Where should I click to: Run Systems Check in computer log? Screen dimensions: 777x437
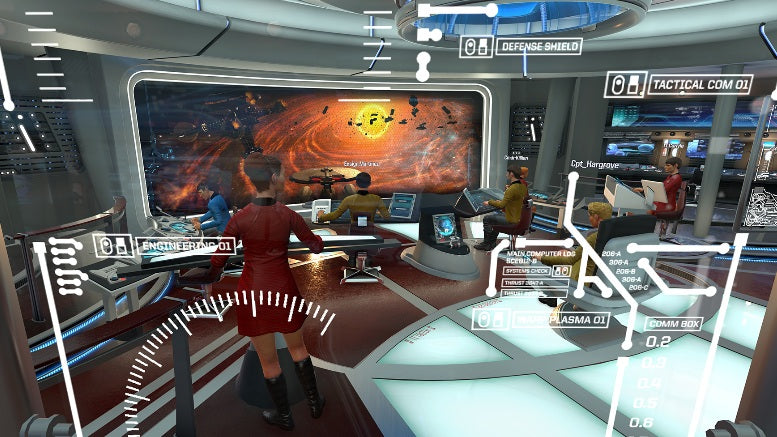coord(526,271)
